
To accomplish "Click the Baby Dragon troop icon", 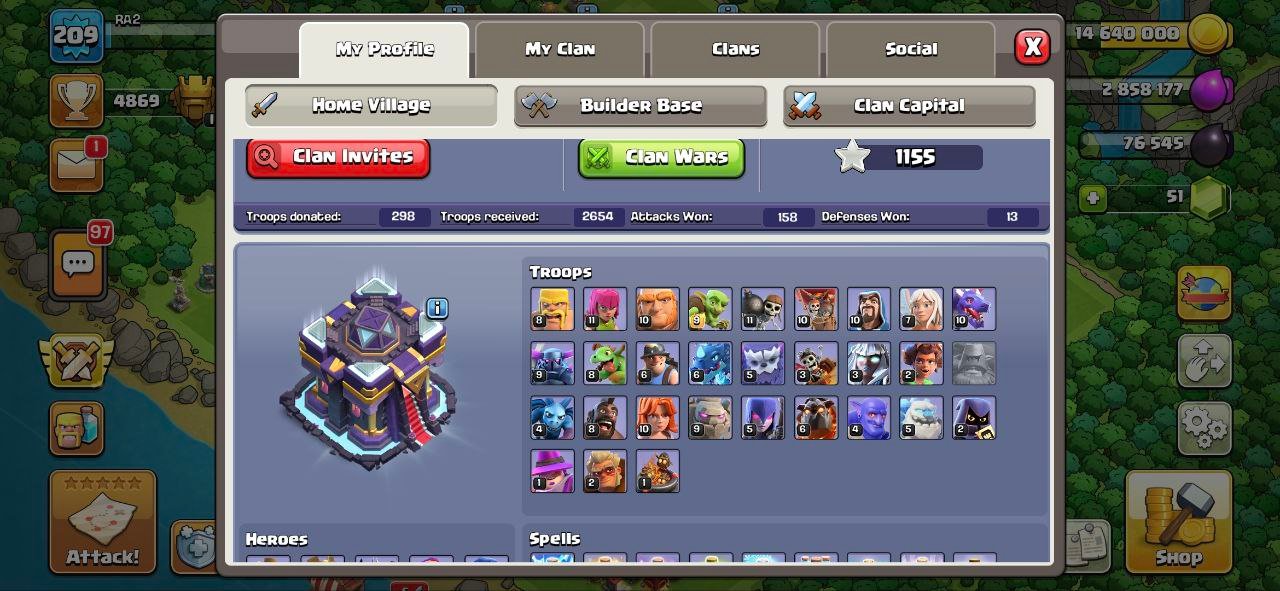I will 605,363.
